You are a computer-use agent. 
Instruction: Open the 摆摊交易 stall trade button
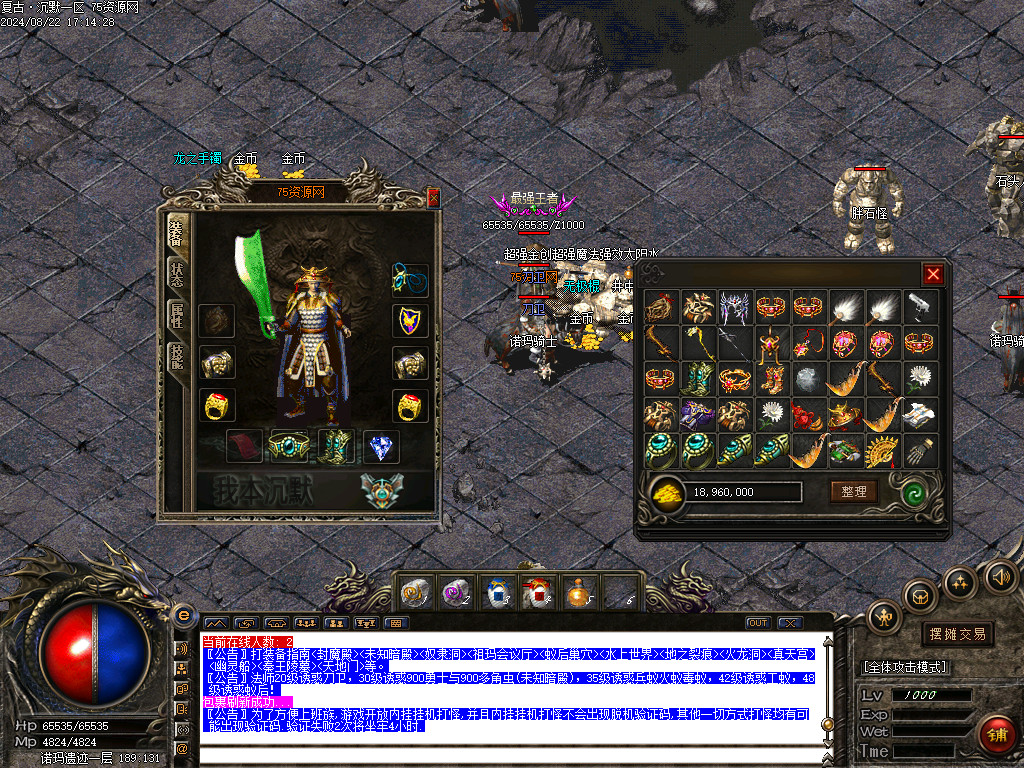coord(957,634)
